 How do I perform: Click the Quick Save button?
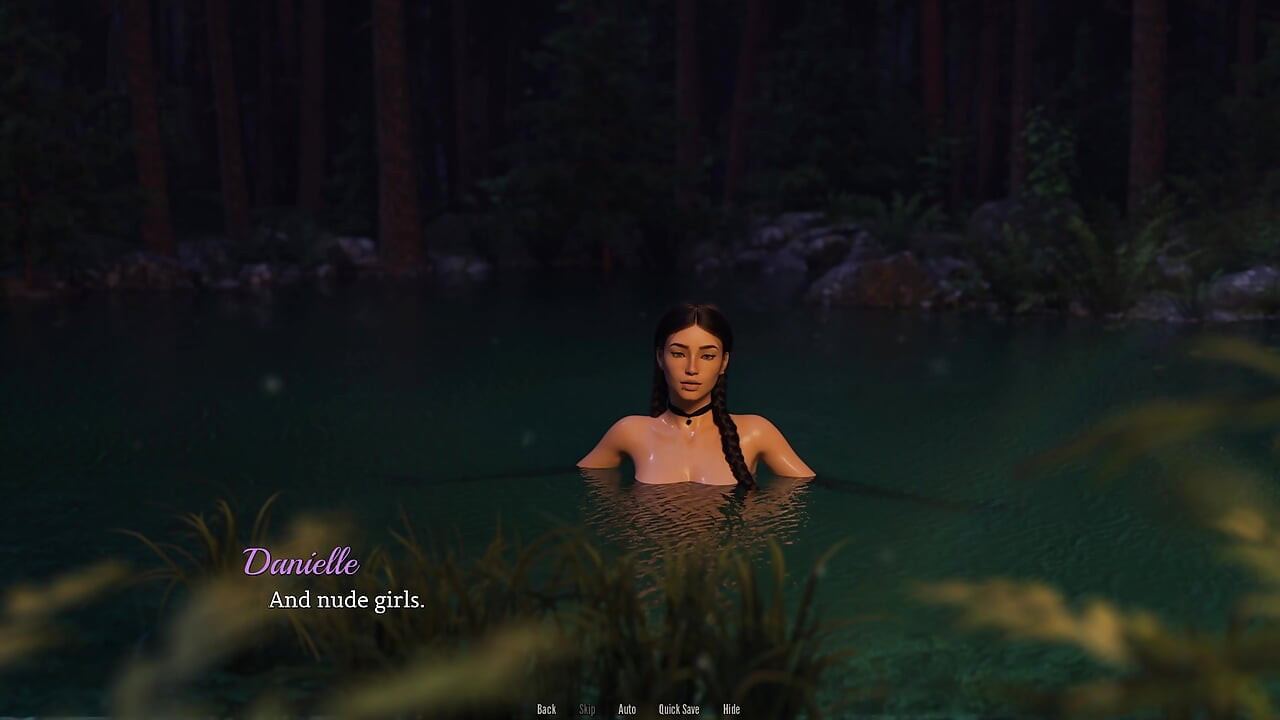click(679, 709)
